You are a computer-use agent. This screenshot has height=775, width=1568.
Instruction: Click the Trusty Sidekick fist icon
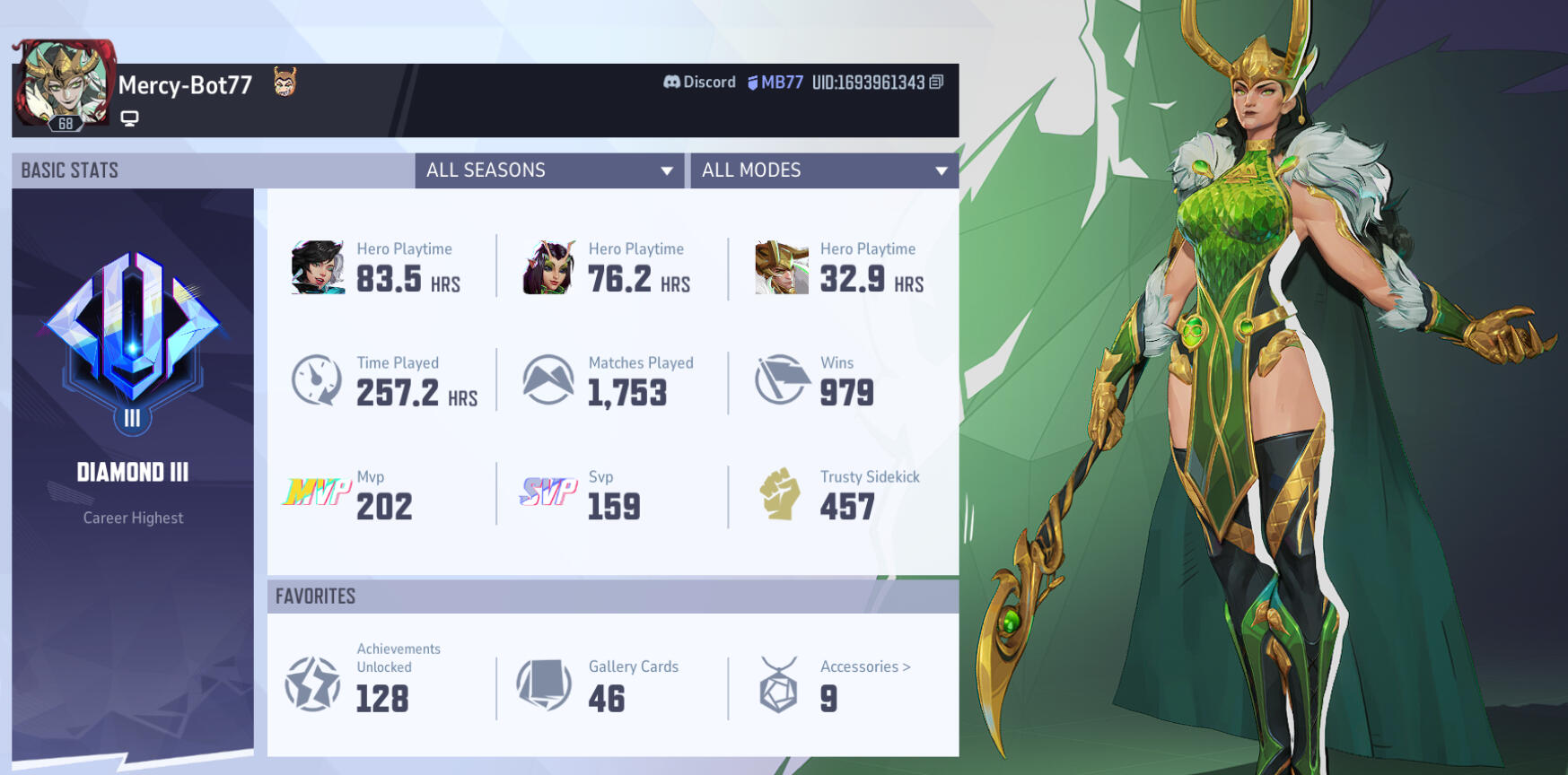point(782,493)
